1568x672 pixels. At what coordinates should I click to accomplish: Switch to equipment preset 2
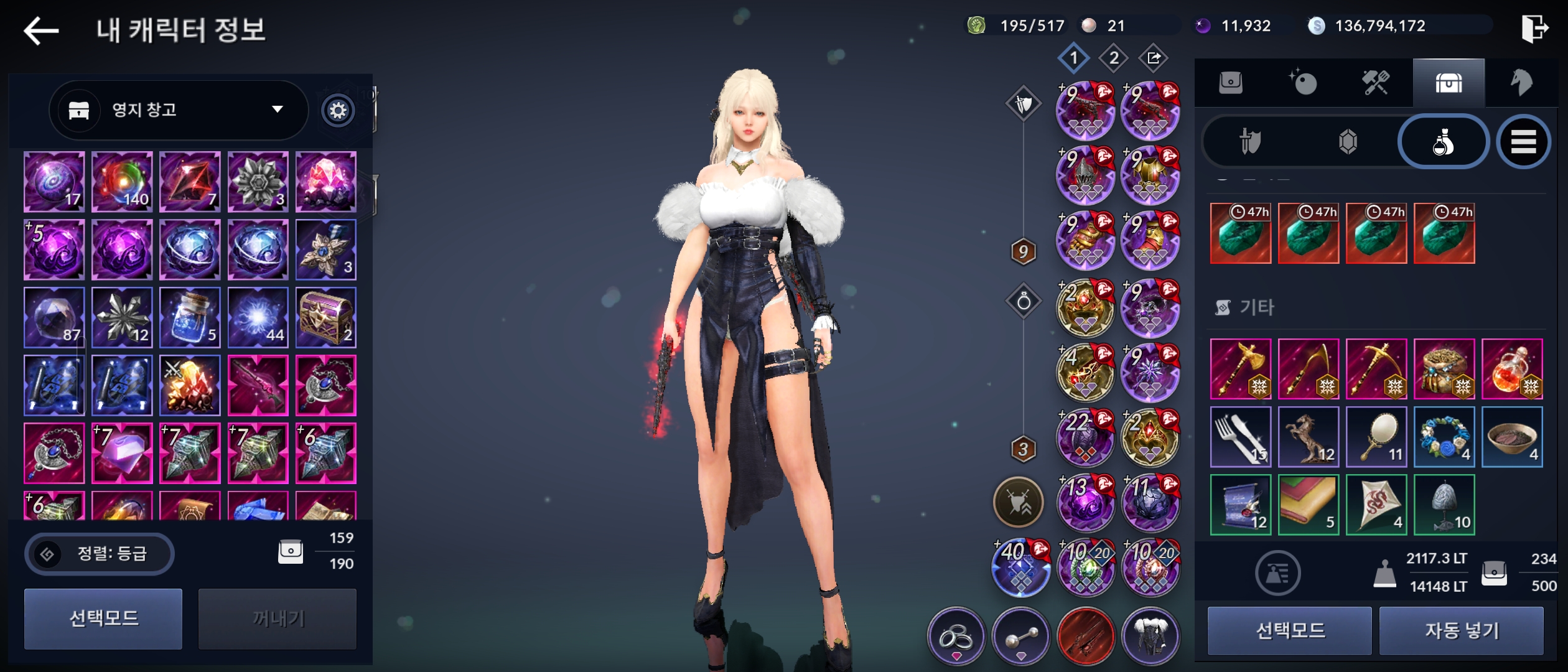[1114, 58]
